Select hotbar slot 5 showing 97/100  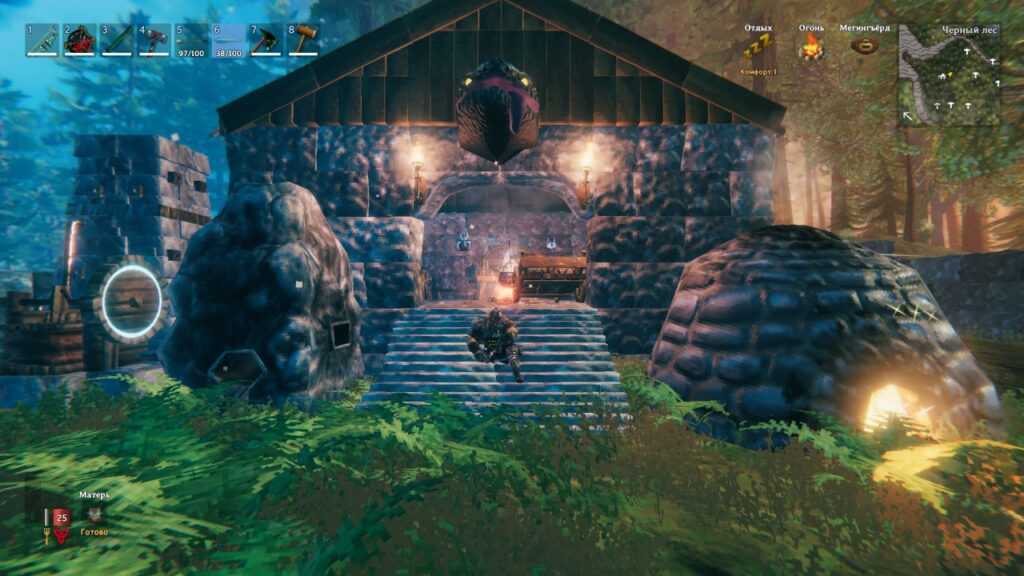191,40
